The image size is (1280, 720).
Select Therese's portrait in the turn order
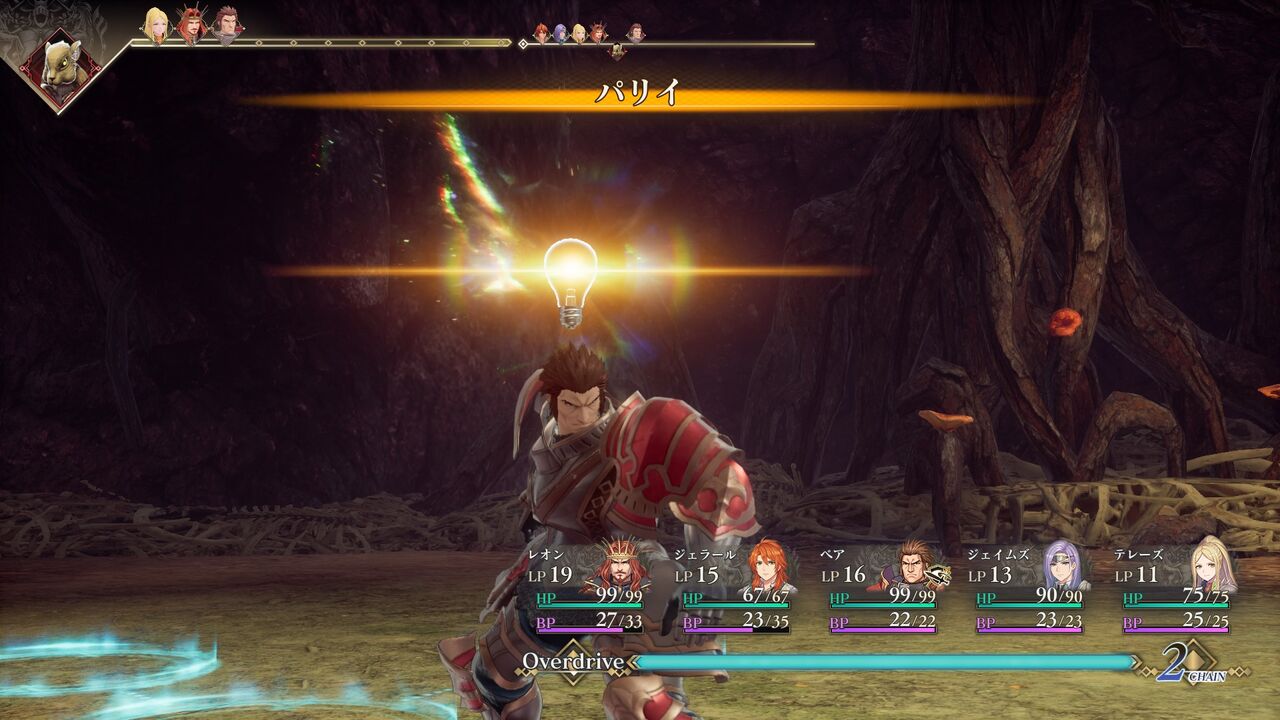click(x=156, y=25)
